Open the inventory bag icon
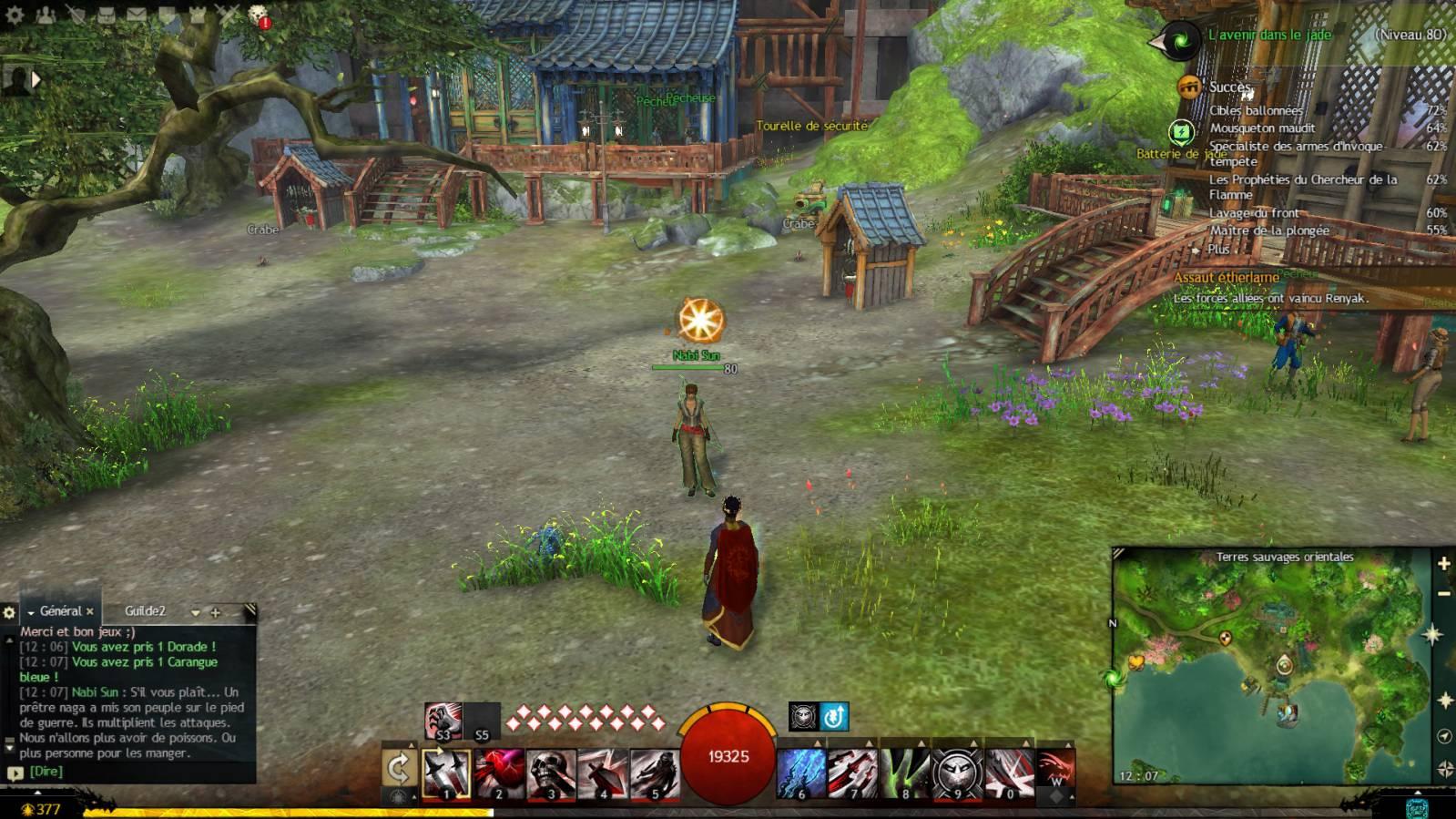Screen dimensions: 1456x819 (x=106, y=15)
